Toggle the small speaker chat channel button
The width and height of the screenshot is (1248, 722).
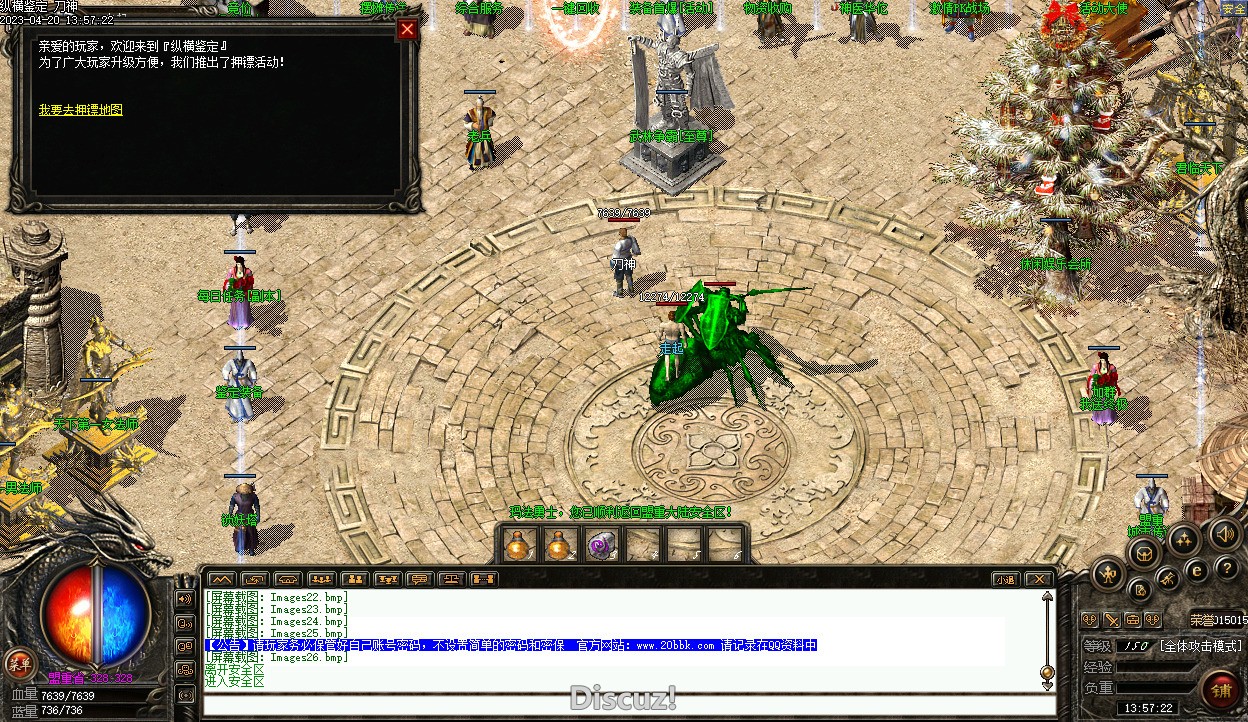point(185,599)
